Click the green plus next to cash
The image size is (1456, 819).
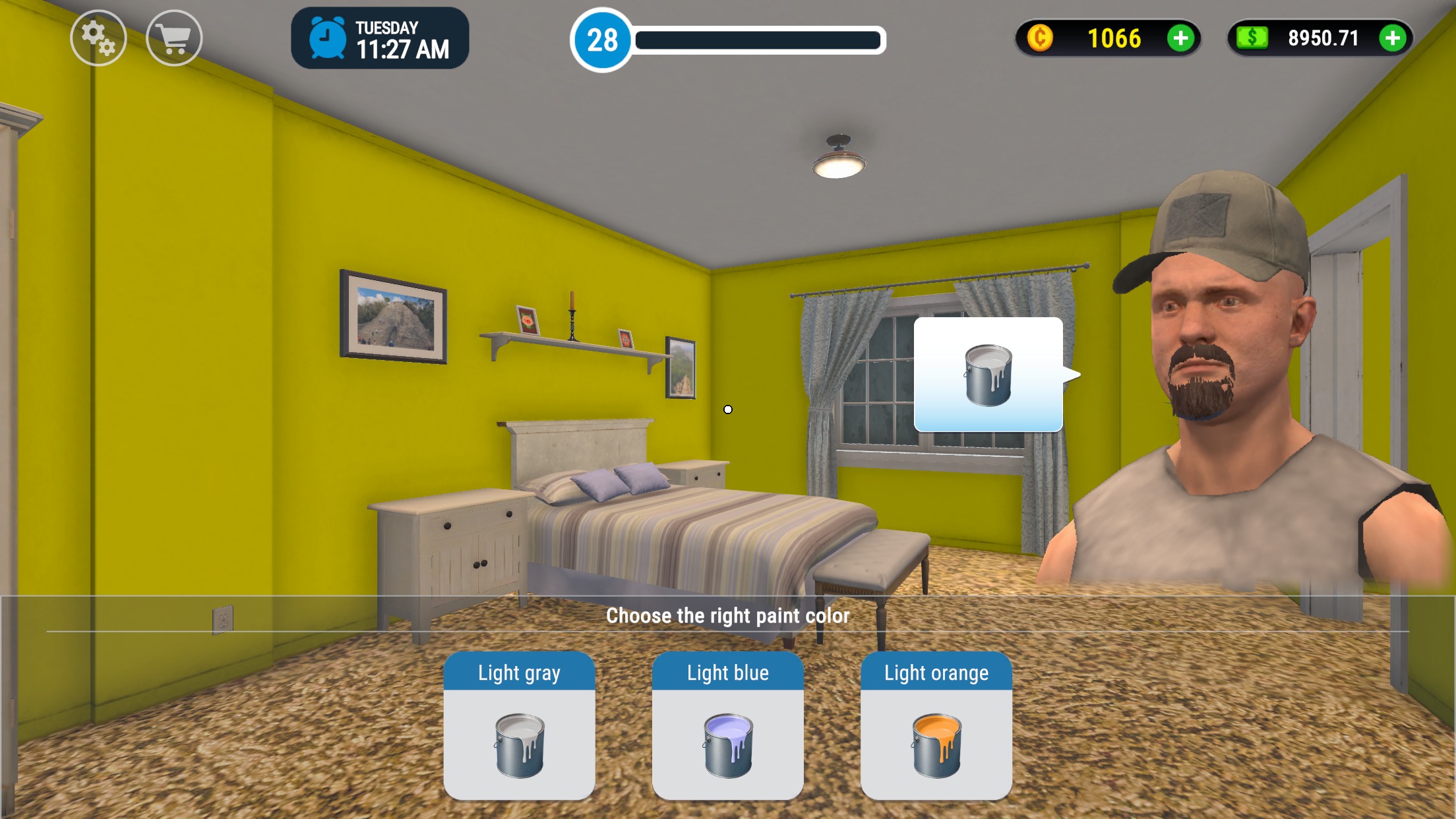pyautogui.click(x=1392, y=39)
